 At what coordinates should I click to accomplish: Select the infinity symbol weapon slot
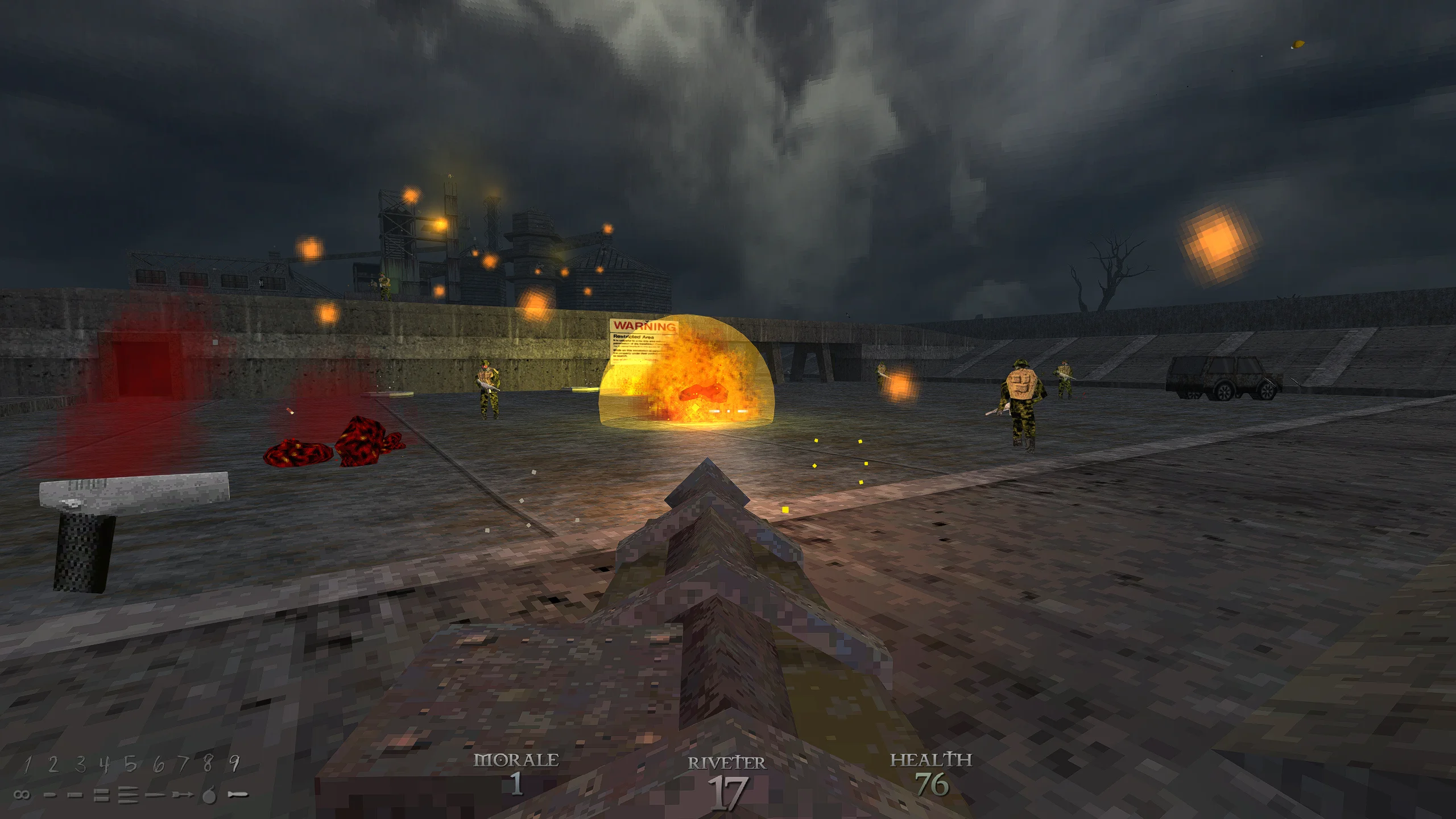point(22,795)
